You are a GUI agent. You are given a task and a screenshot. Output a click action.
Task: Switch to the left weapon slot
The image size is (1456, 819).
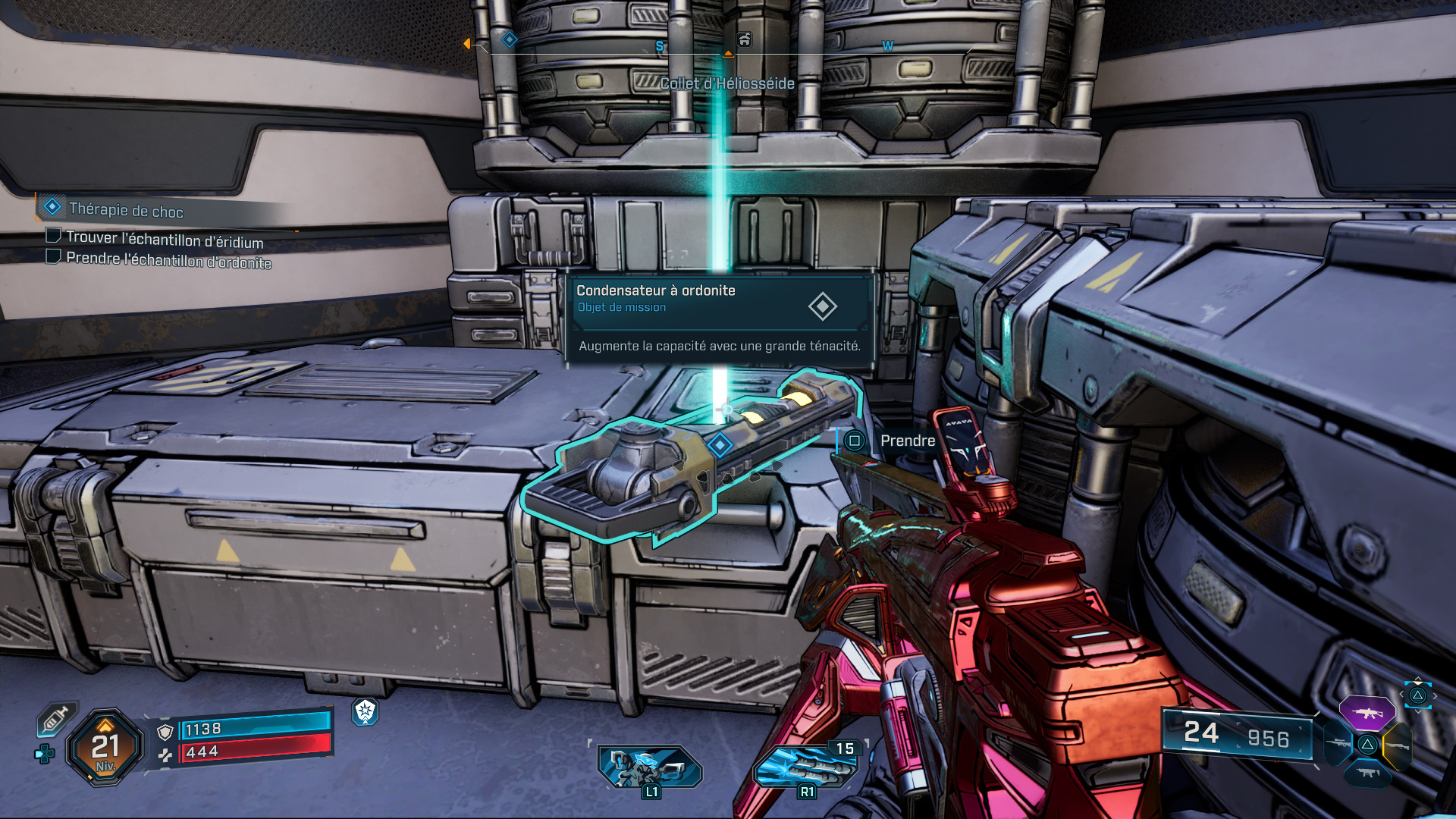pyautogui.click(x=1337, y=743)
